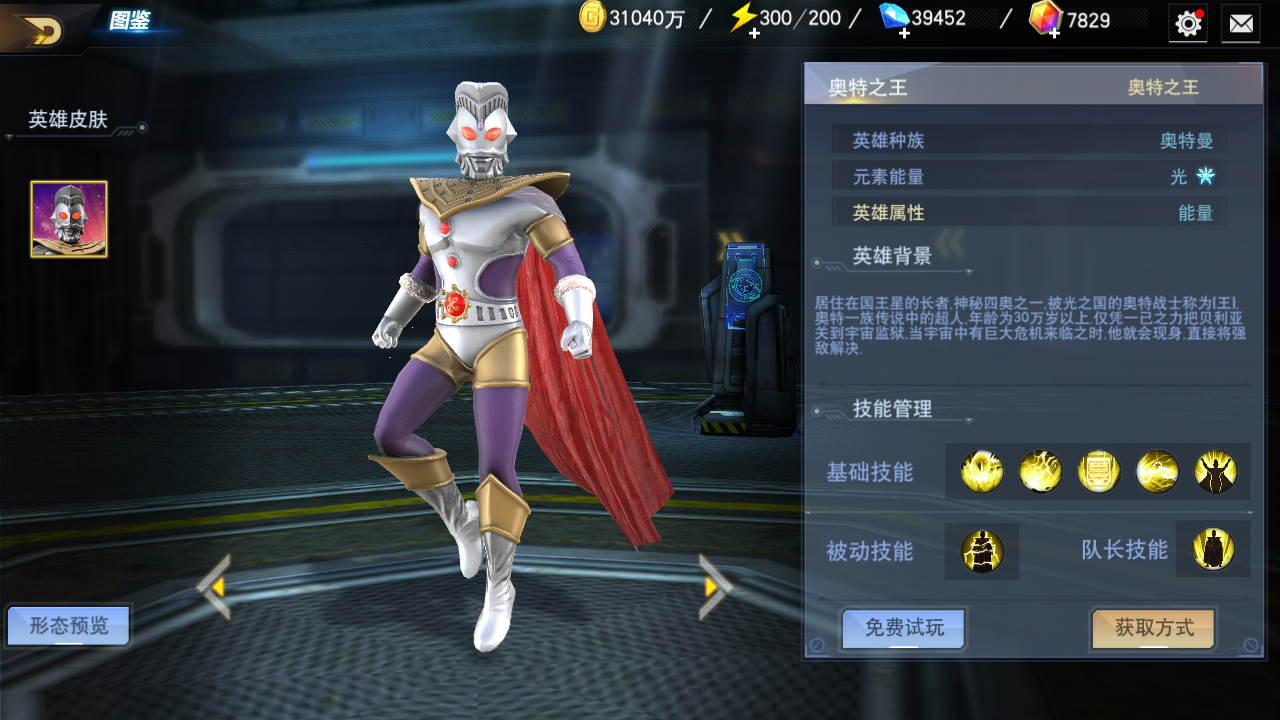The width and height of the screenshot is (1280, 720).
Task: Show next hero with right arrow
Action: click(714, 587)
